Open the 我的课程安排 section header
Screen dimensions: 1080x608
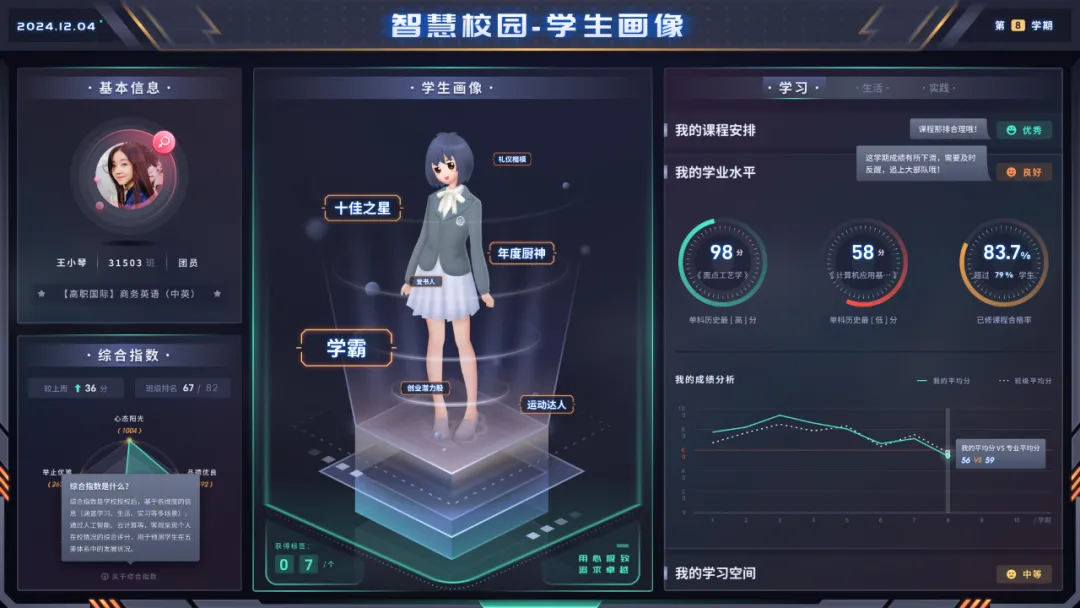715,130
